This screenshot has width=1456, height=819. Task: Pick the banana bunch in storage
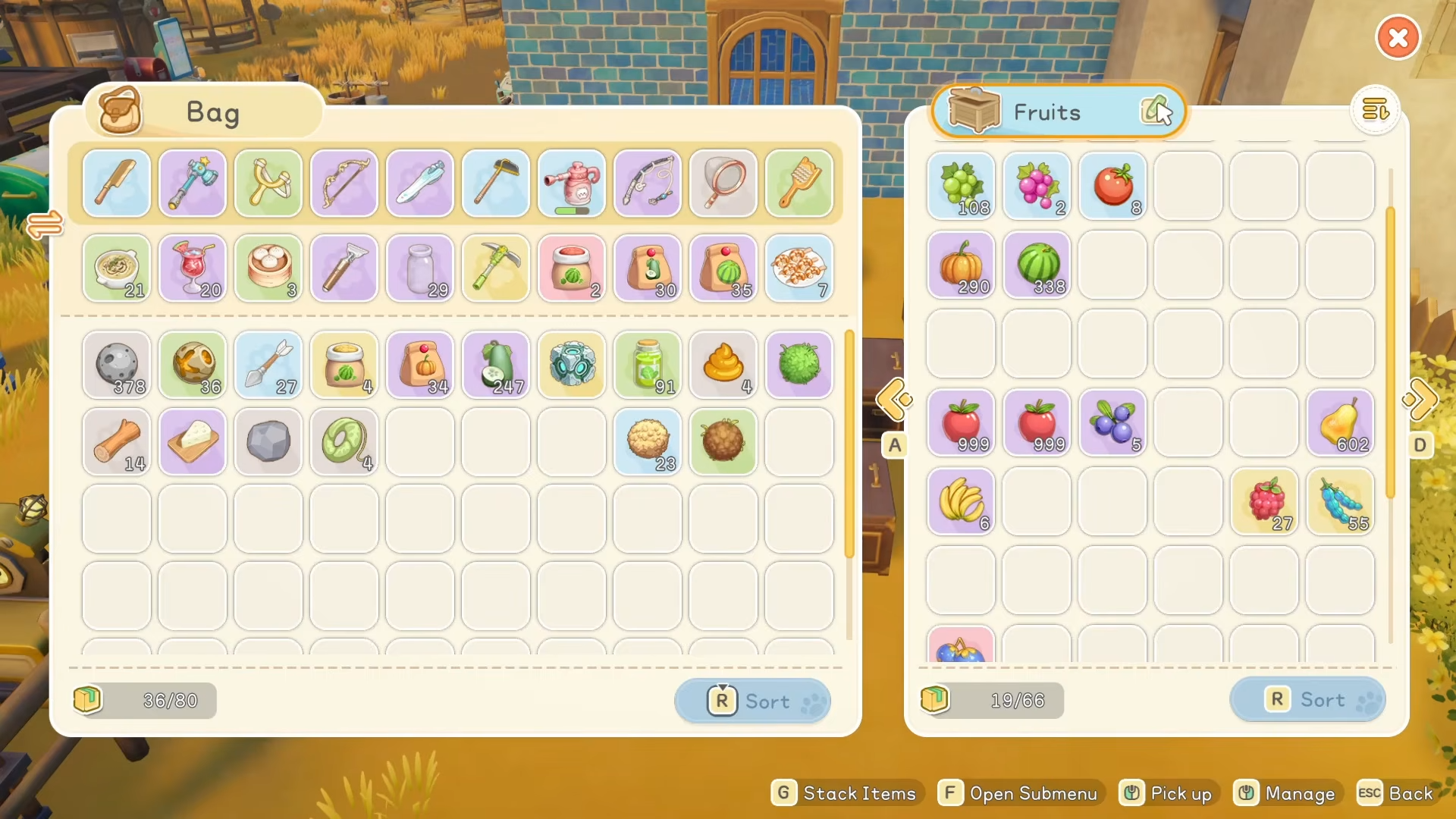coord(961,502)
